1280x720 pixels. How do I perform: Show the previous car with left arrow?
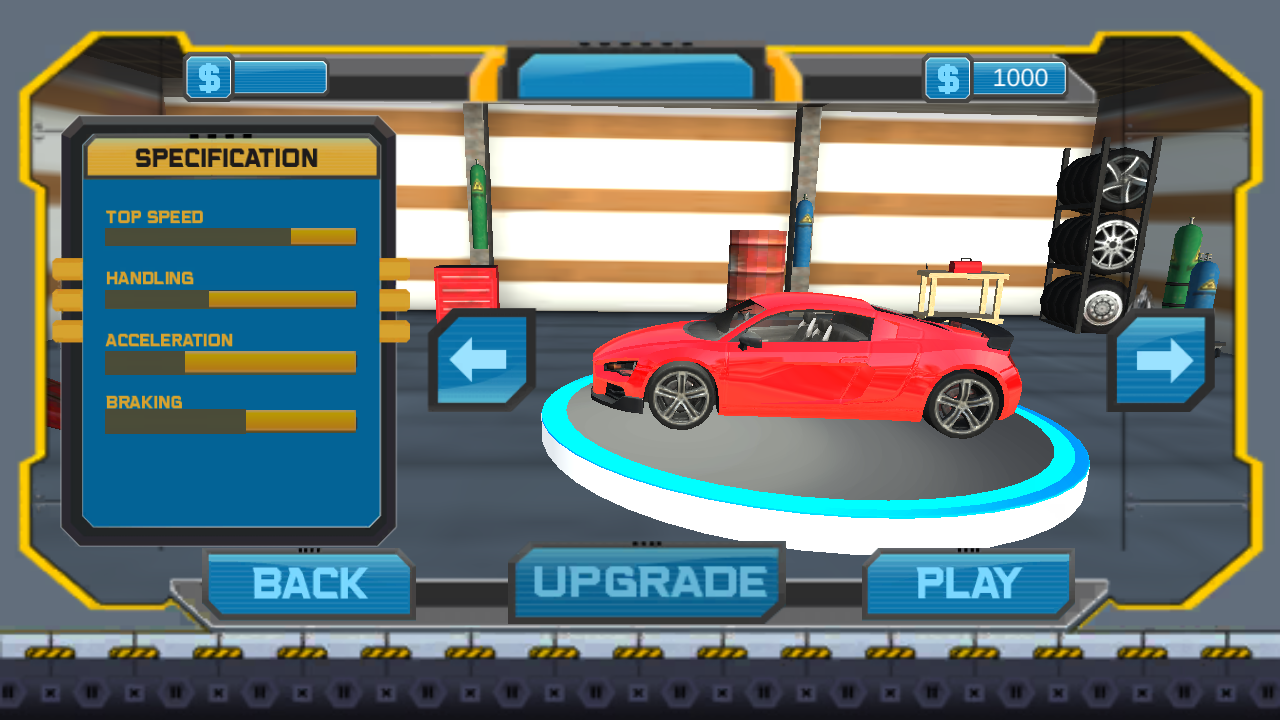point(481,360)
